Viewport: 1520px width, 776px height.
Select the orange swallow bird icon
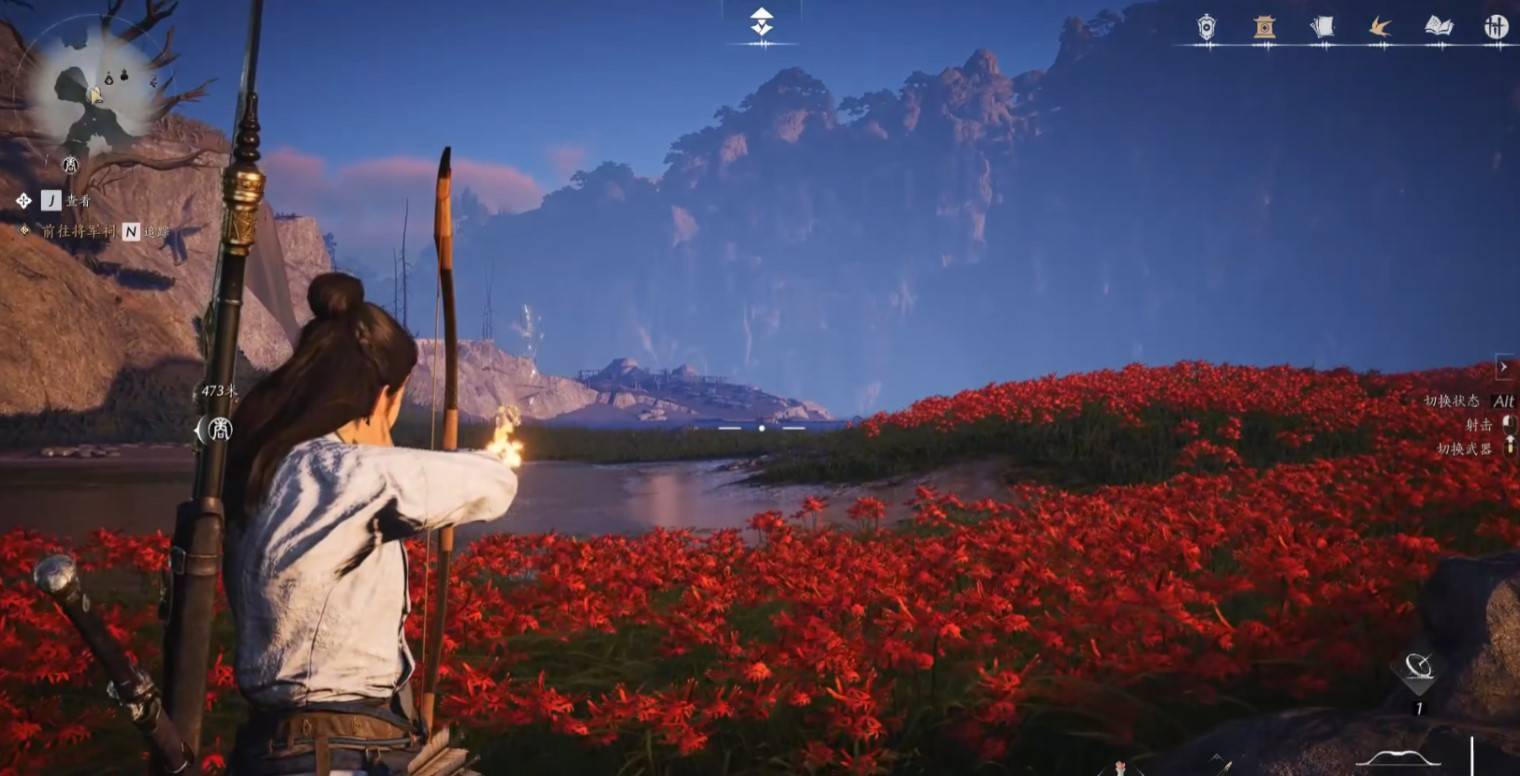pos(1380,27)
